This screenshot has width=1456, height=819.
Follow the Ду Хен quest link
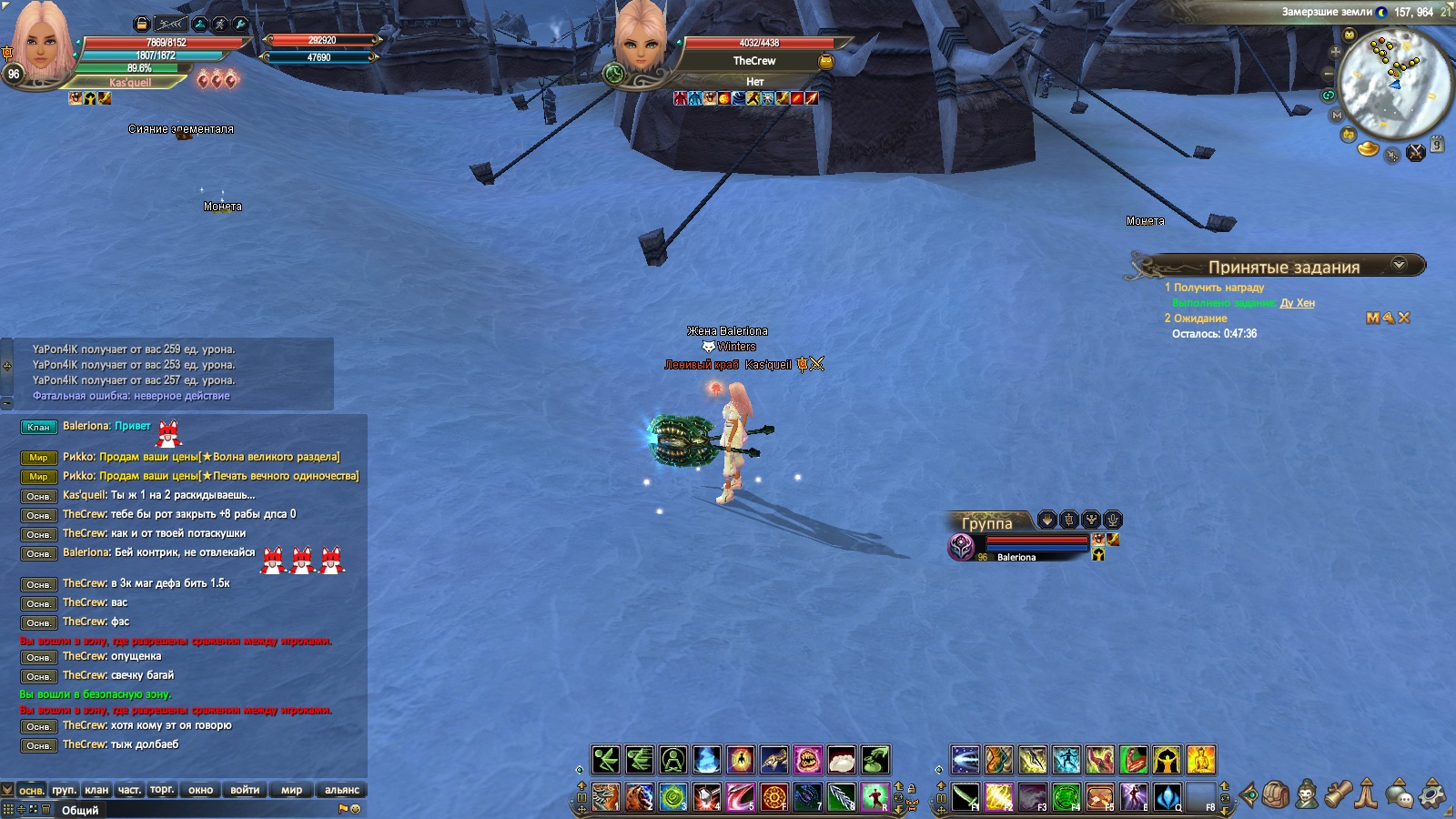point(1297,303)
